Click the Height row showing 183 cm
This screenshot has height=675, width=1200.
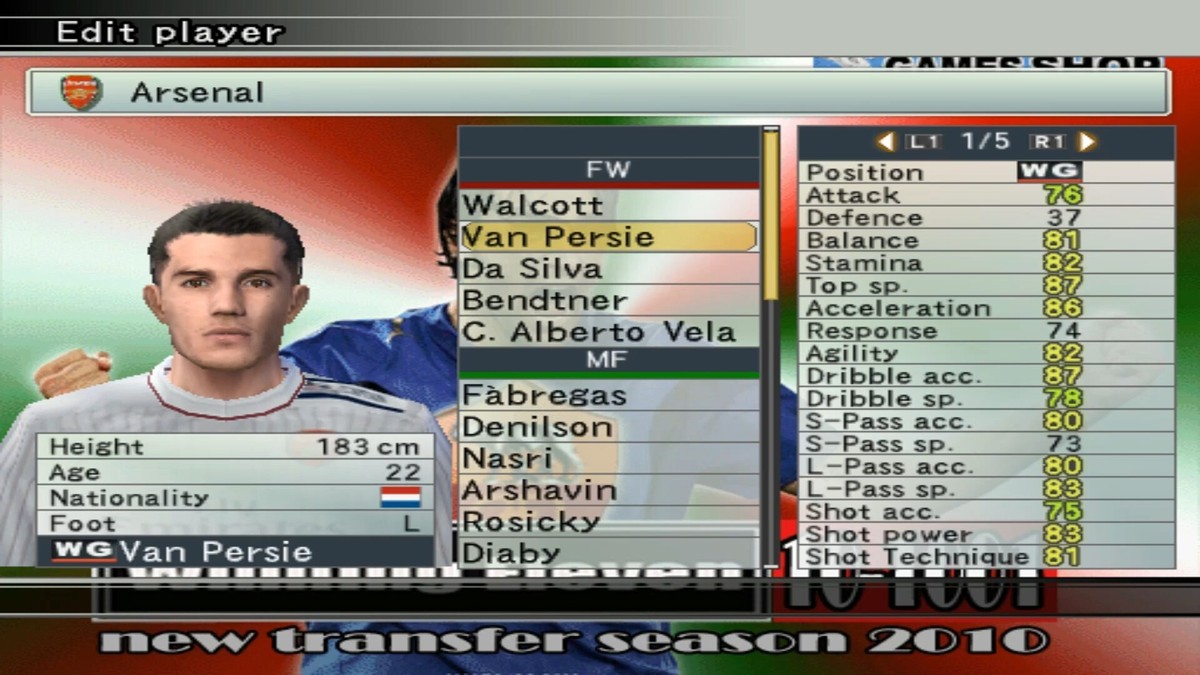(236, 447)
